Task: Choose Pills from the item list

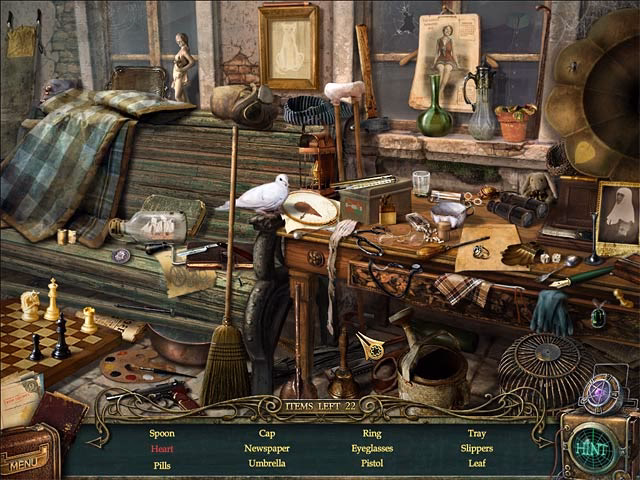Action: pyautogui.click(x=162, y=465)
